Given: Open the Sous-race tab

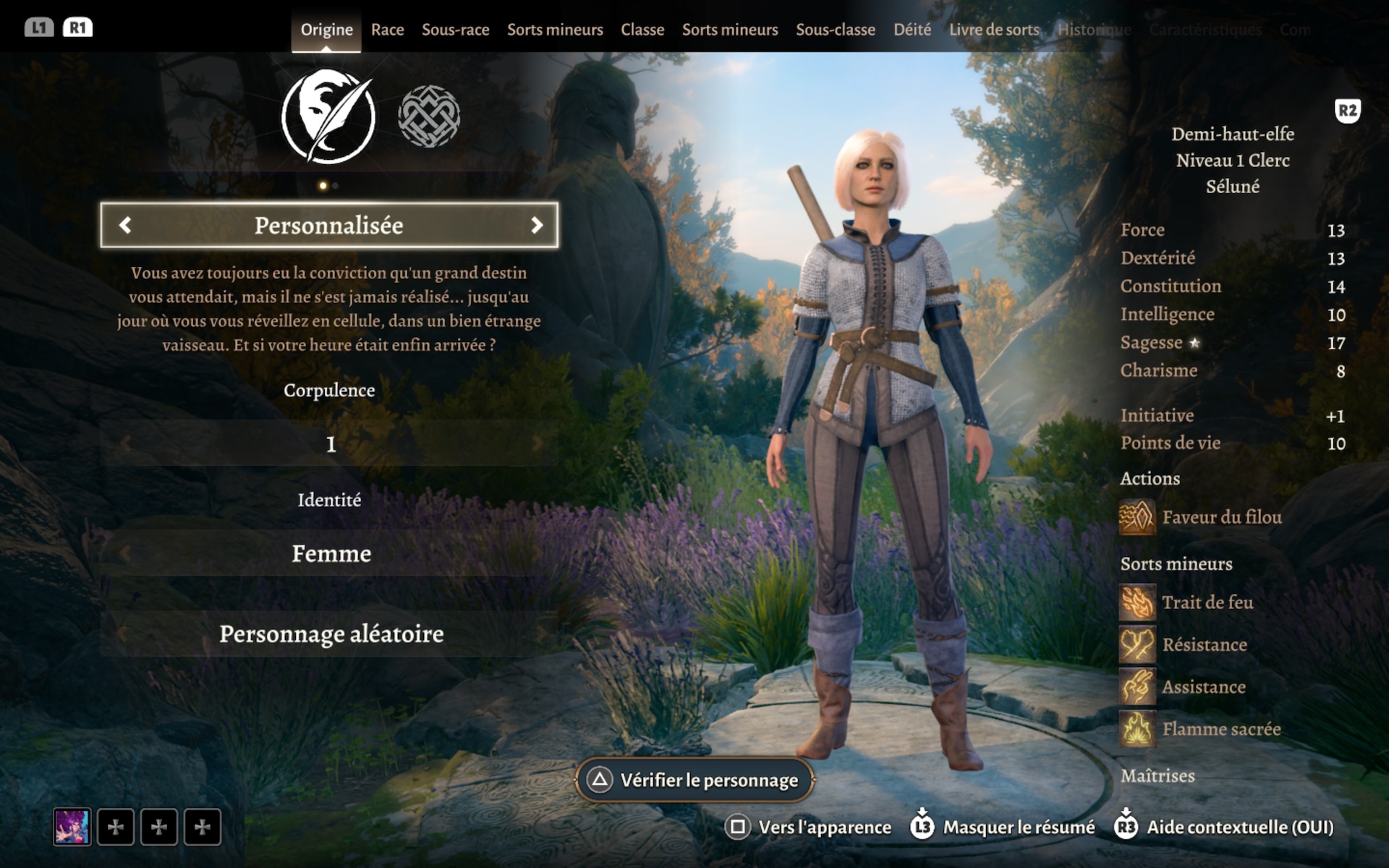Looking at the screenshot, I should (455, 30).
